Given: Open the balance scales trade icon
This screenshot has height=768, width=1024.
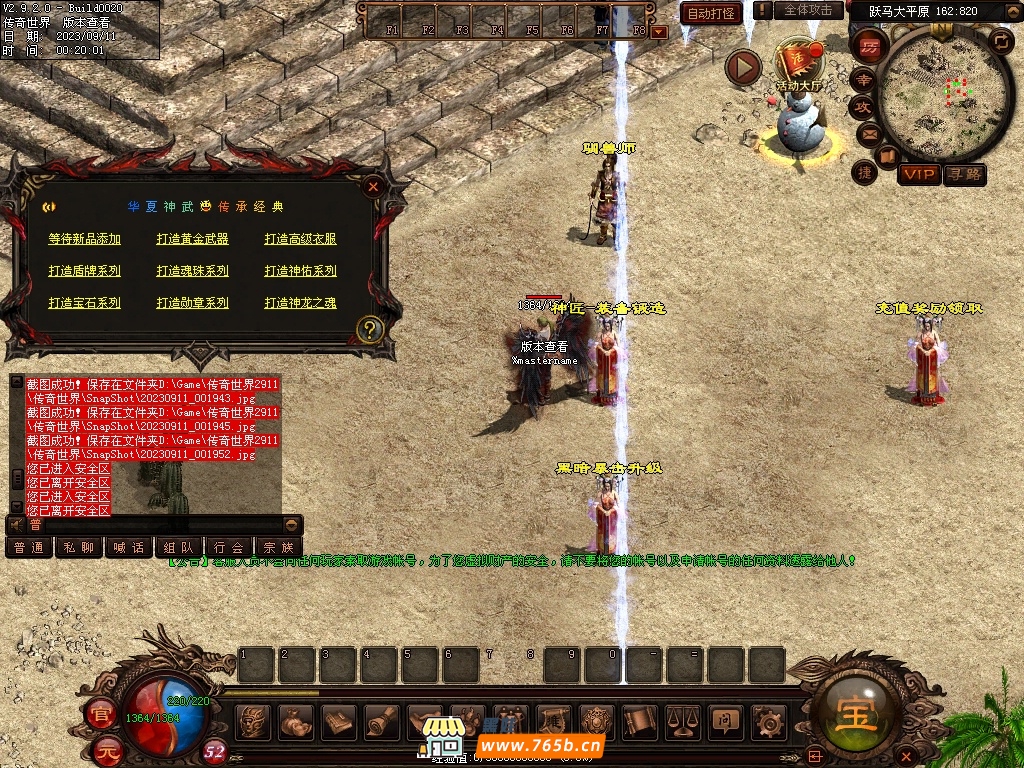Looking at the screenshot, I should coord(683,720).
